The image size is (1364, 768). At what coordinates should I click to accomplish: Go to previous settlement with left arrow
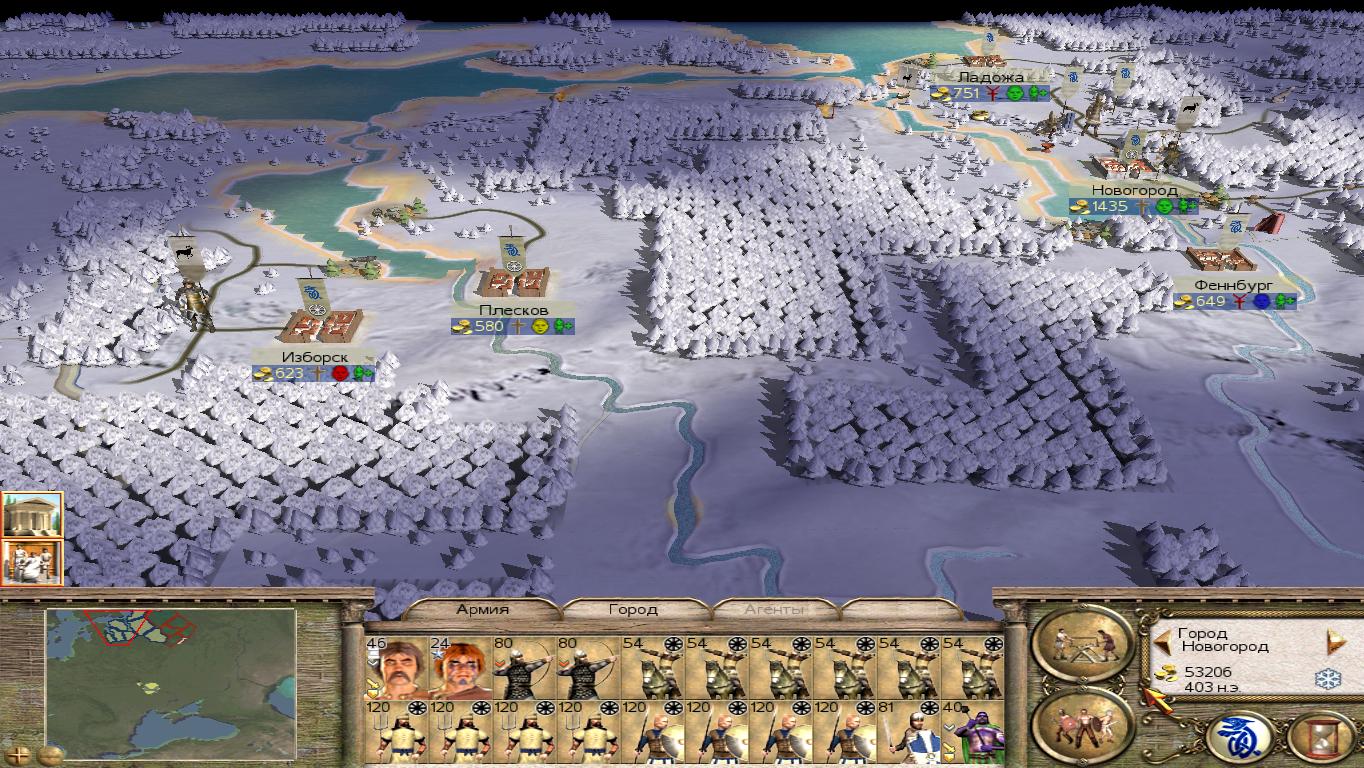point(1162,639)
